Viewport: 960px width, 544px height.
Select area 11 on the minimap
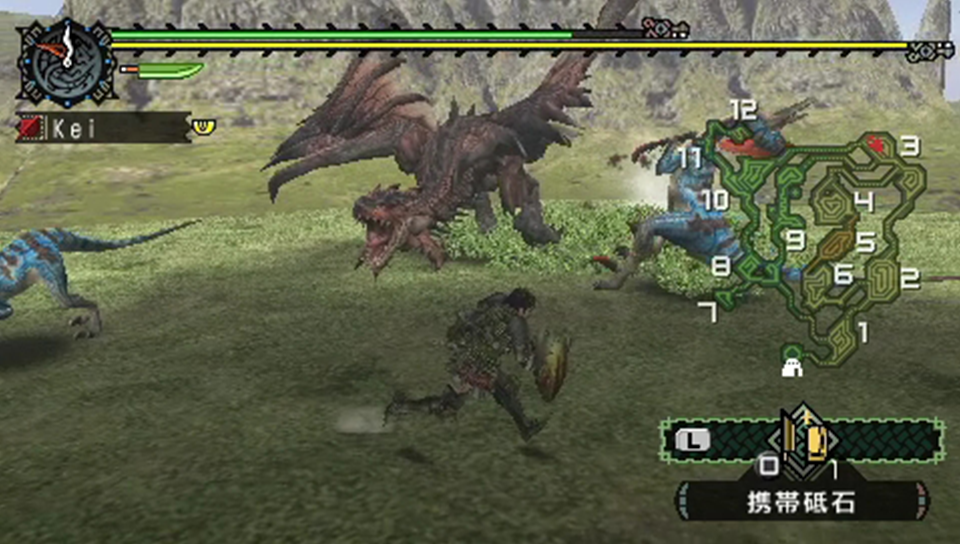coord(690,158)
